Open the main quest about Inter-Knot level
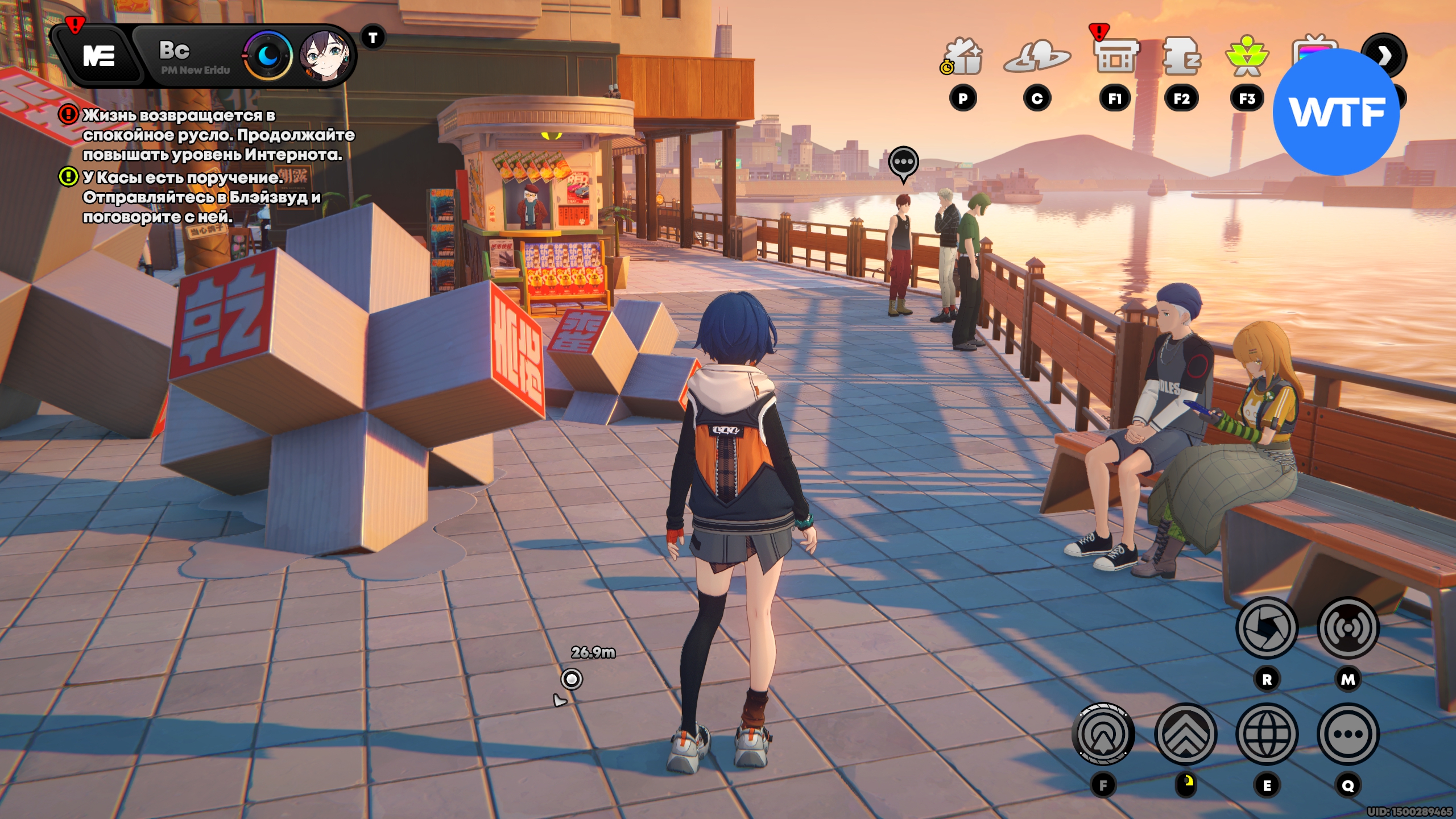Screen dimensions: 1456x819 (218, 135)
